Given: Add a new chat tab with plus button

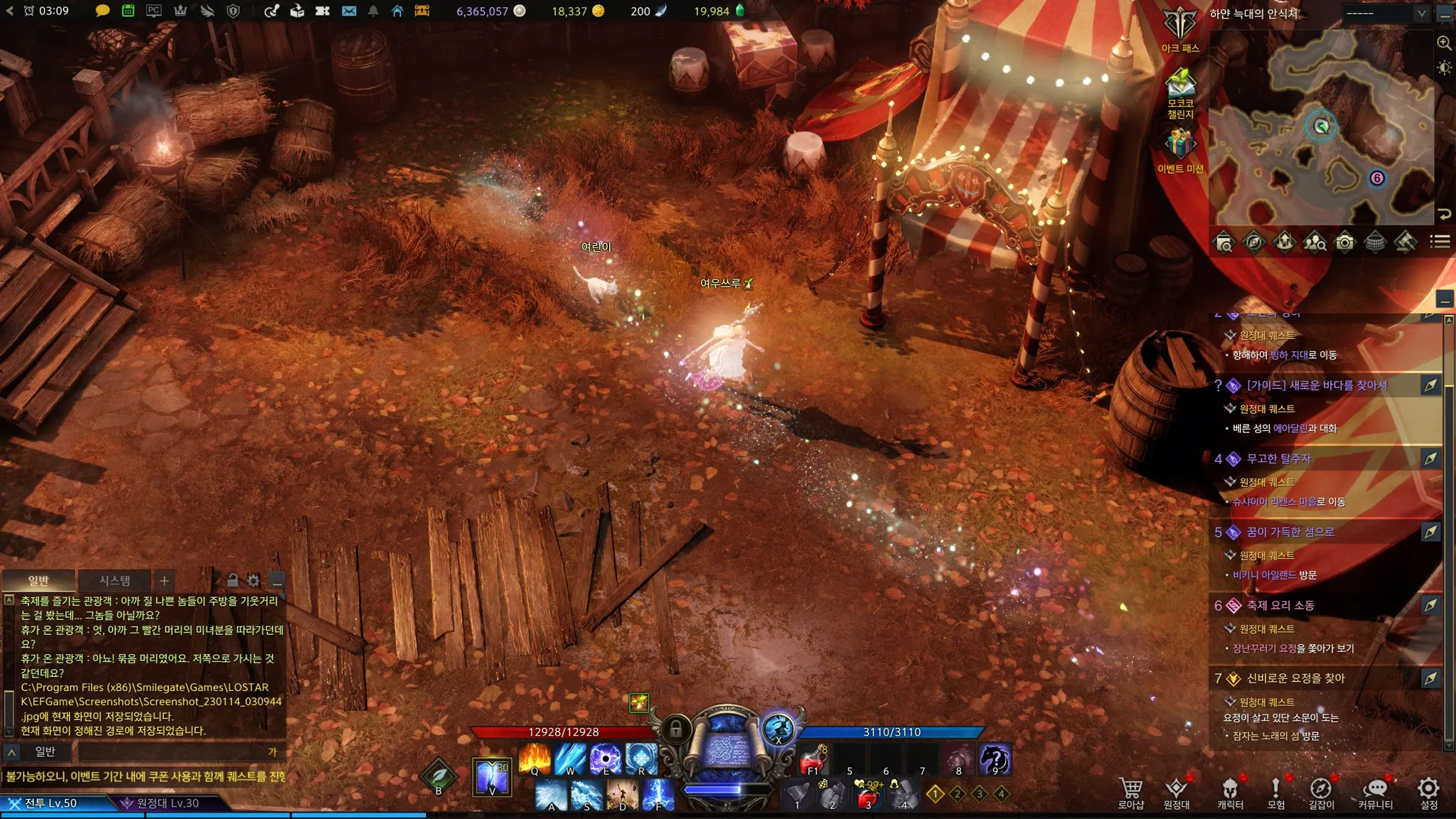Looking at the screenshot, I should (164, 581).
